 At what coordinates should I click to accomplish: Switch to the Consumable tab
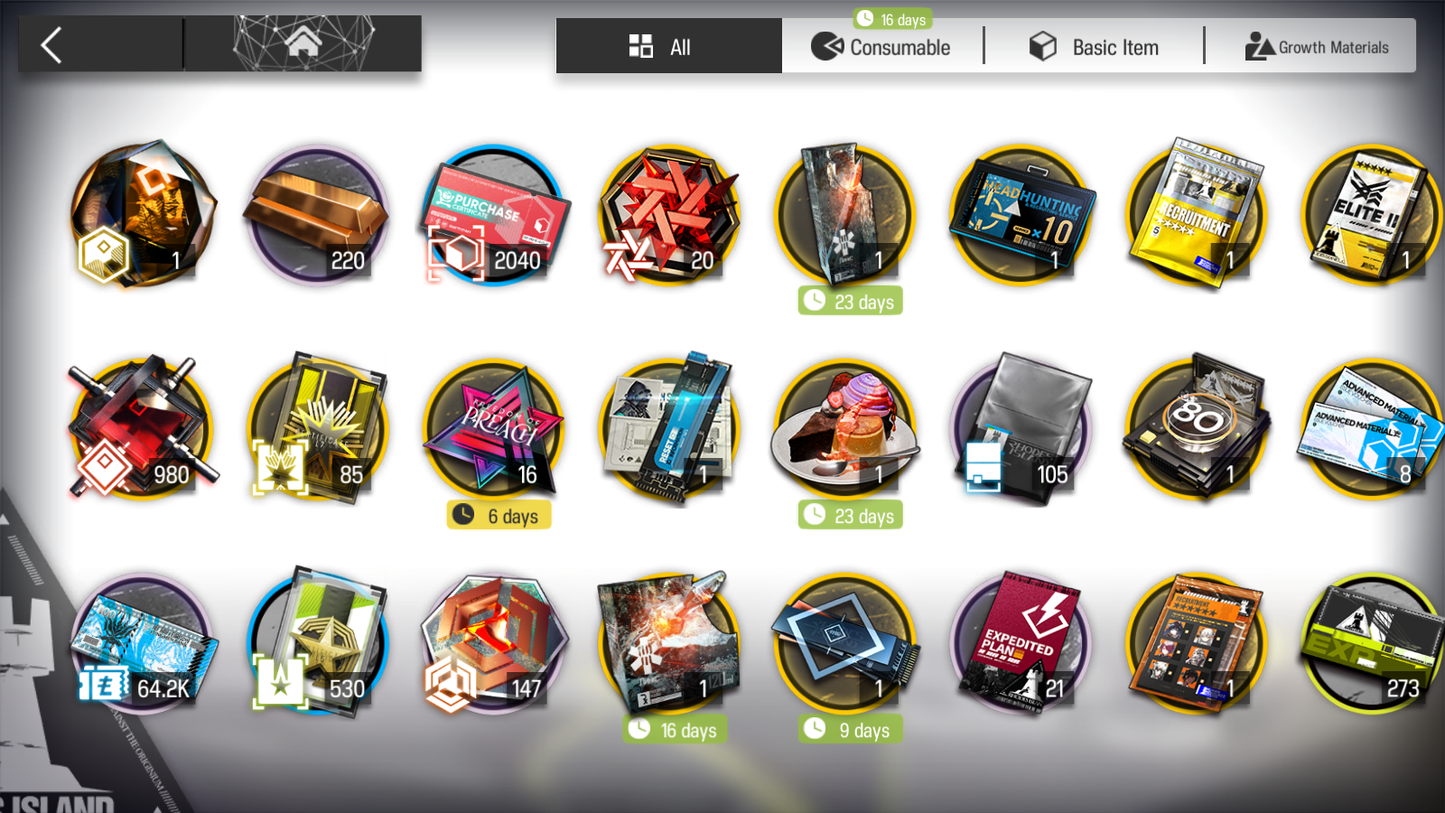881,47
